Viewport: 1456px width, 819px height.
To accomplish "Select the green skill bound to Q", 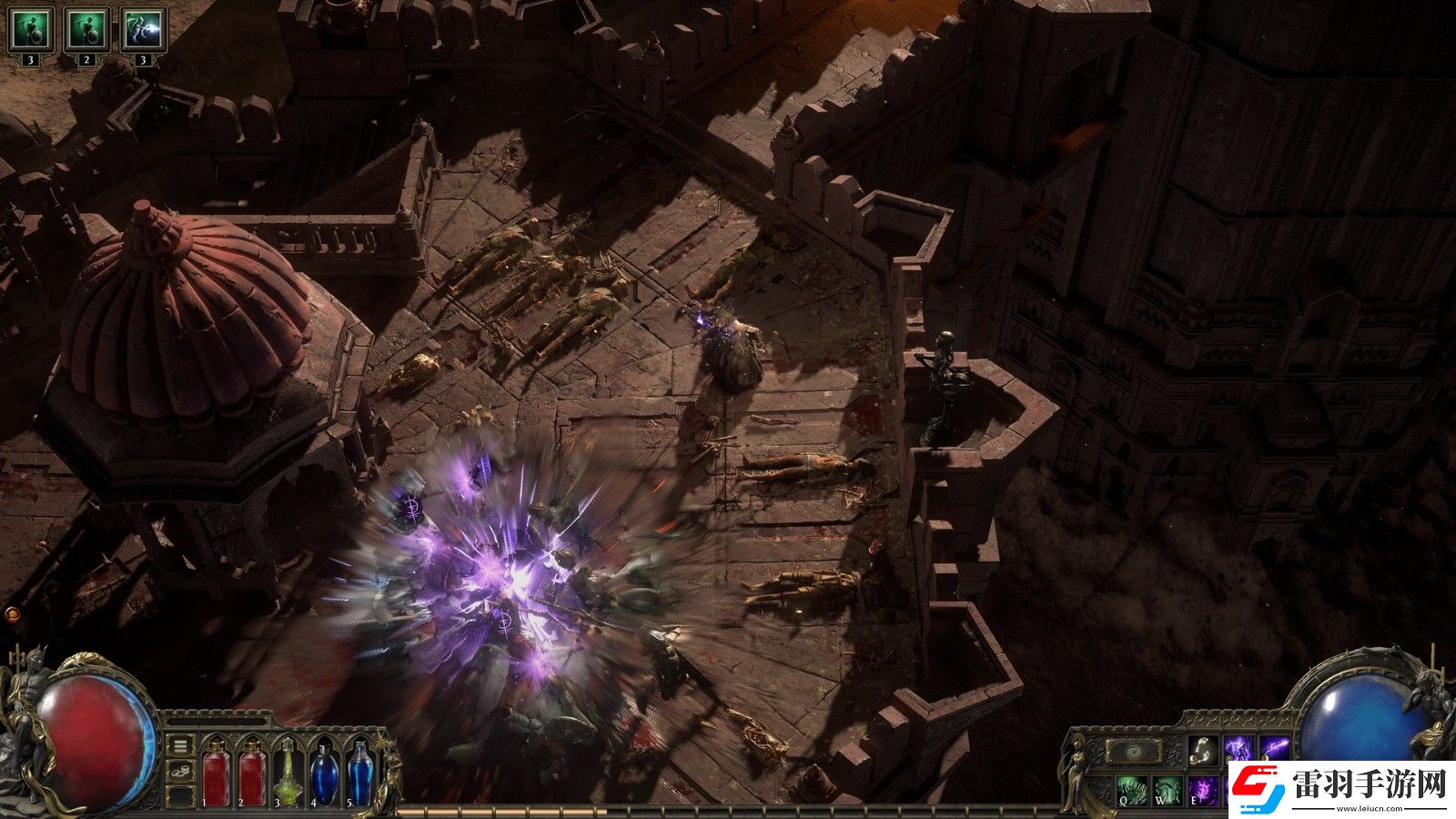I will pyautogui.click(x=1129, y=789).
